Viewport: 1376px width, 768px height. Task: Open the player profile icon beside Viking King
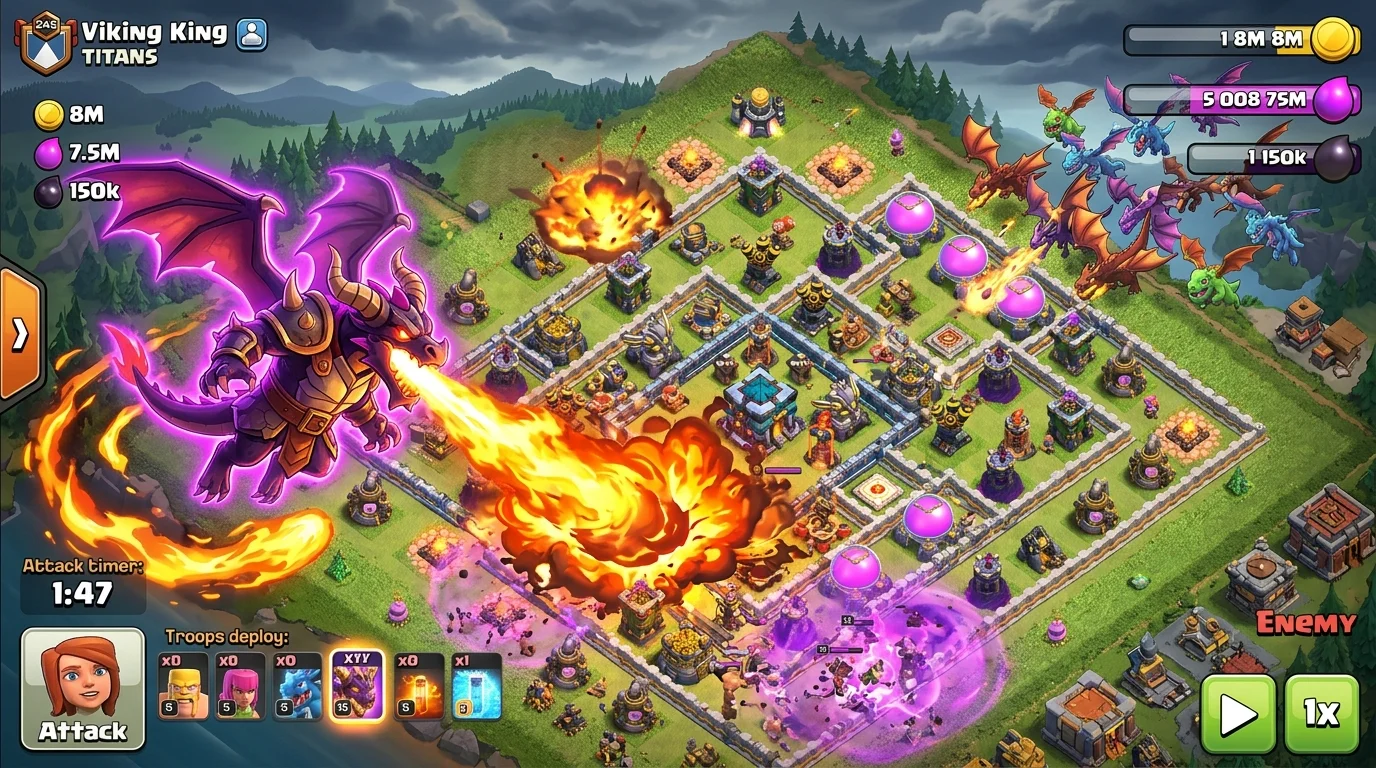point(254,33)
